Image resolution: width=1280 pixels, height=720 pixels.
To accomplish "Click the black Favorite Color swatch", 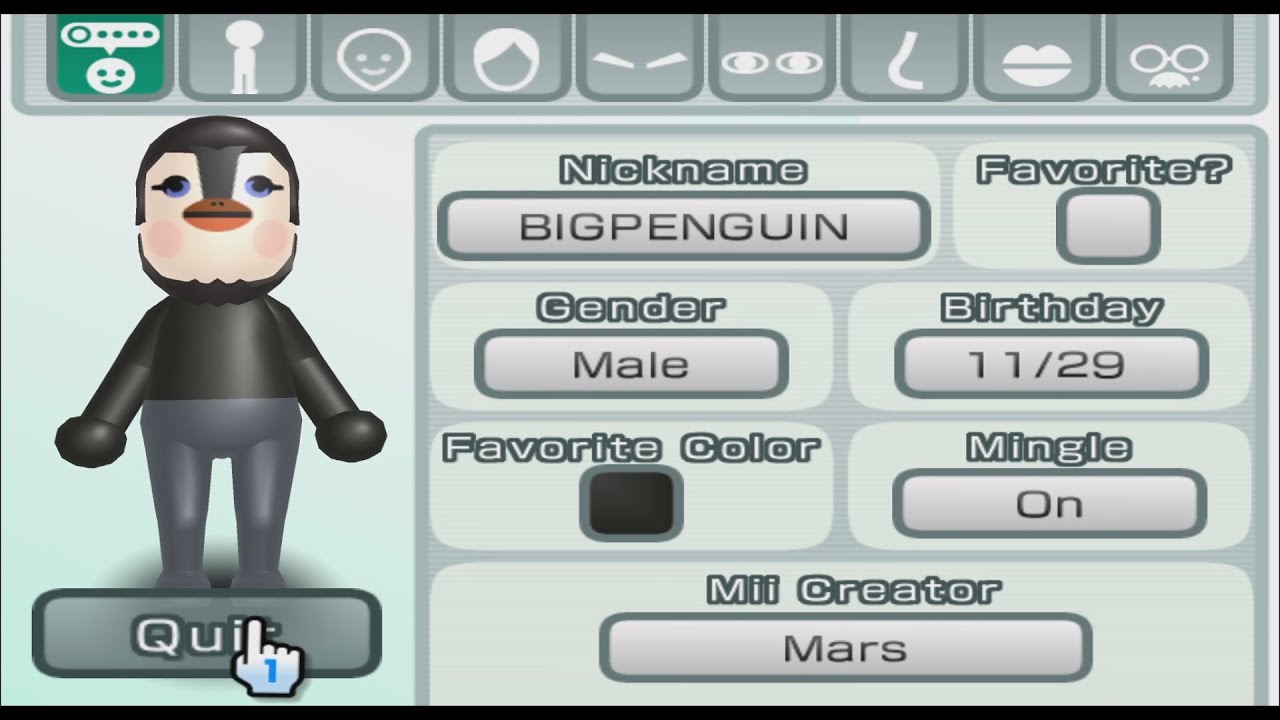I will (x=630, y=503).
